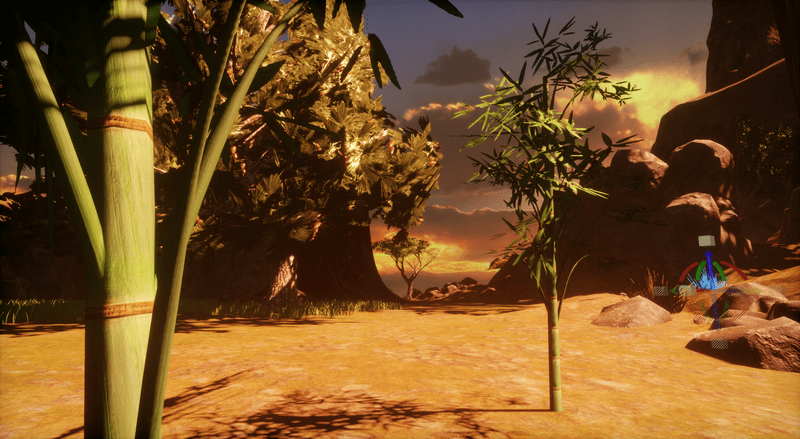Grab the white cube handle atop the gizmo
This screenshot has height=439, width=800.
pos(706,241)
